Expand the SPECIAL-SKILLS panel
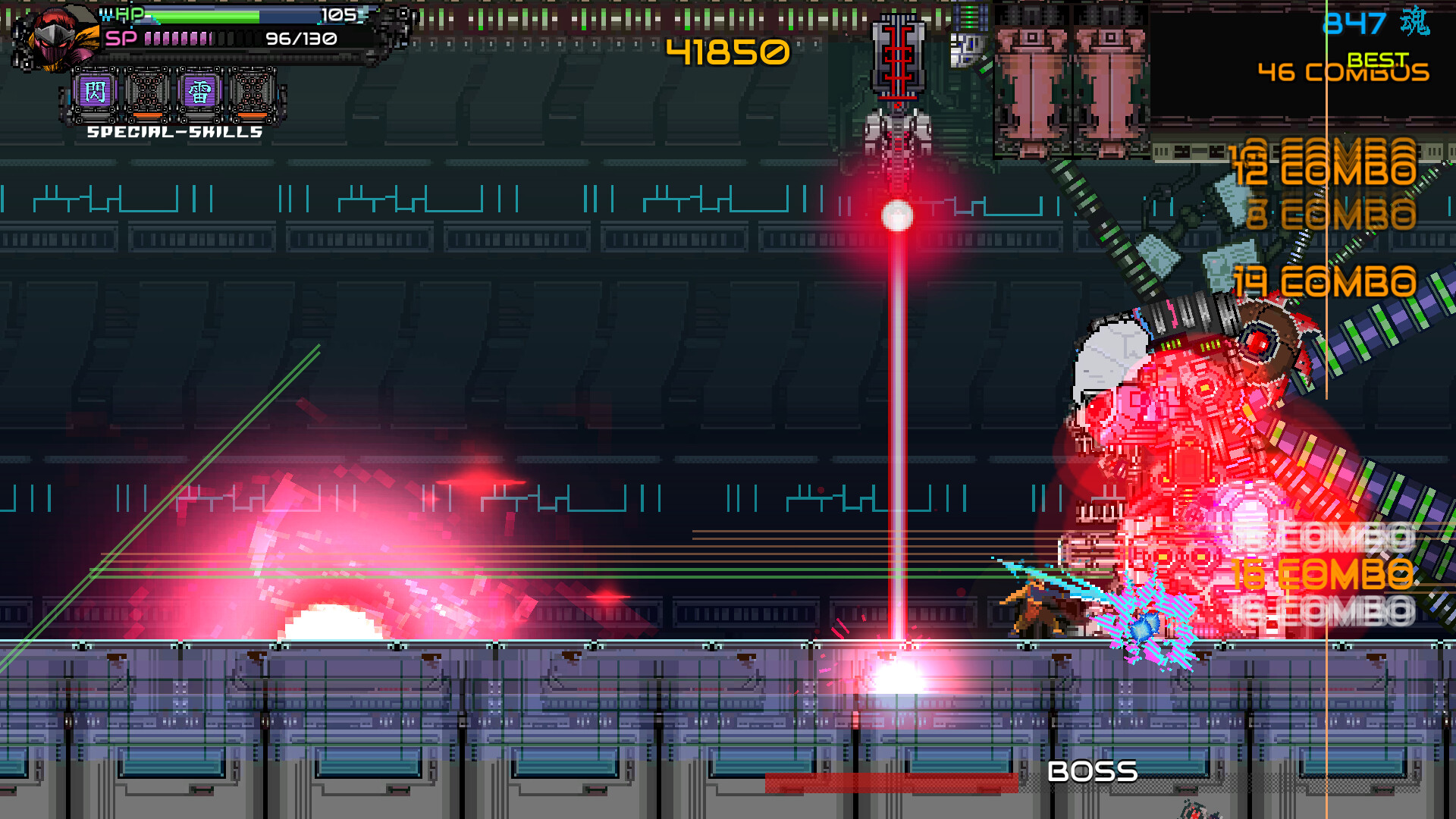1456x819 pixels. [173, 132]
